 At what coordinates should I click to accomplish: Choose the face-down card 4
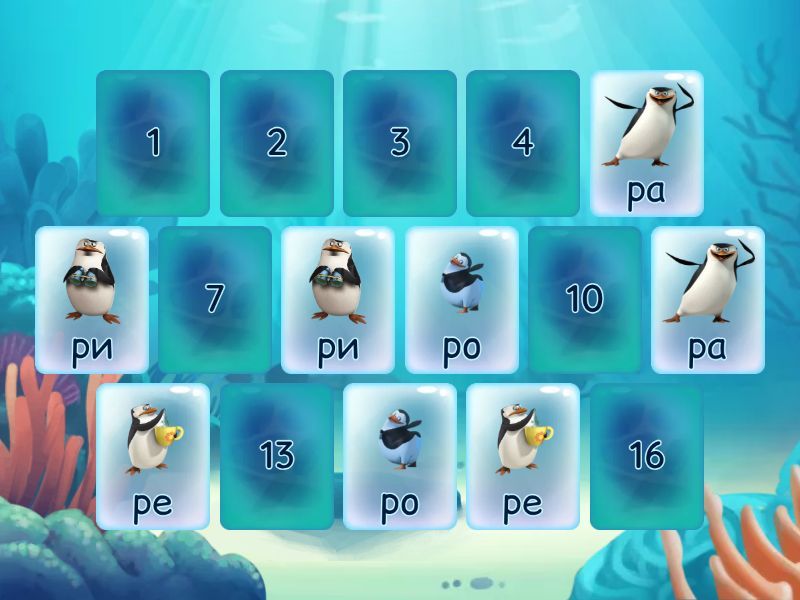[x=523, y=143]
